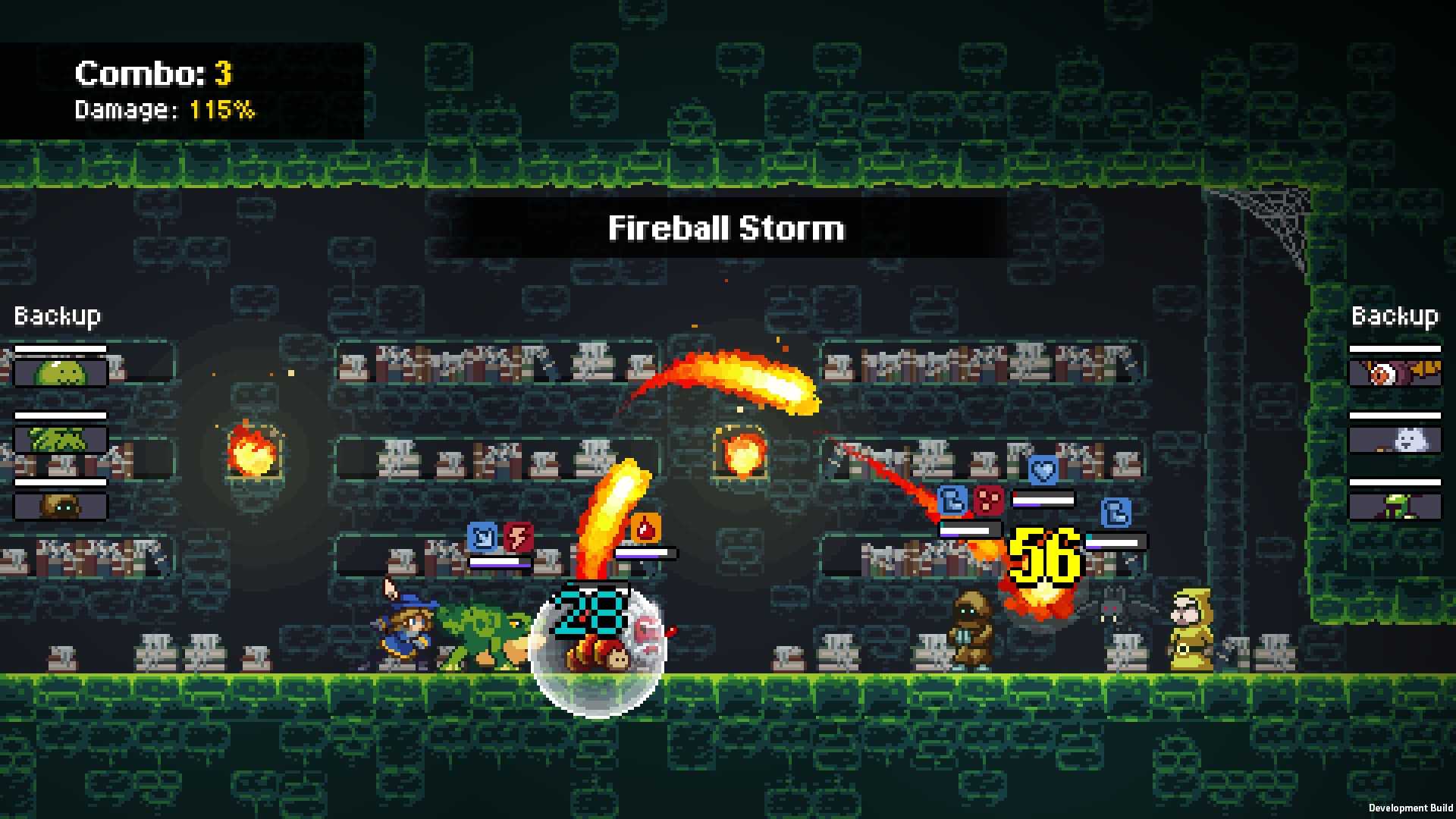Click the topmost Backup portrait on the right side
The width and height of the screenshot is (1456, 819).
[x=1395, y=372]
